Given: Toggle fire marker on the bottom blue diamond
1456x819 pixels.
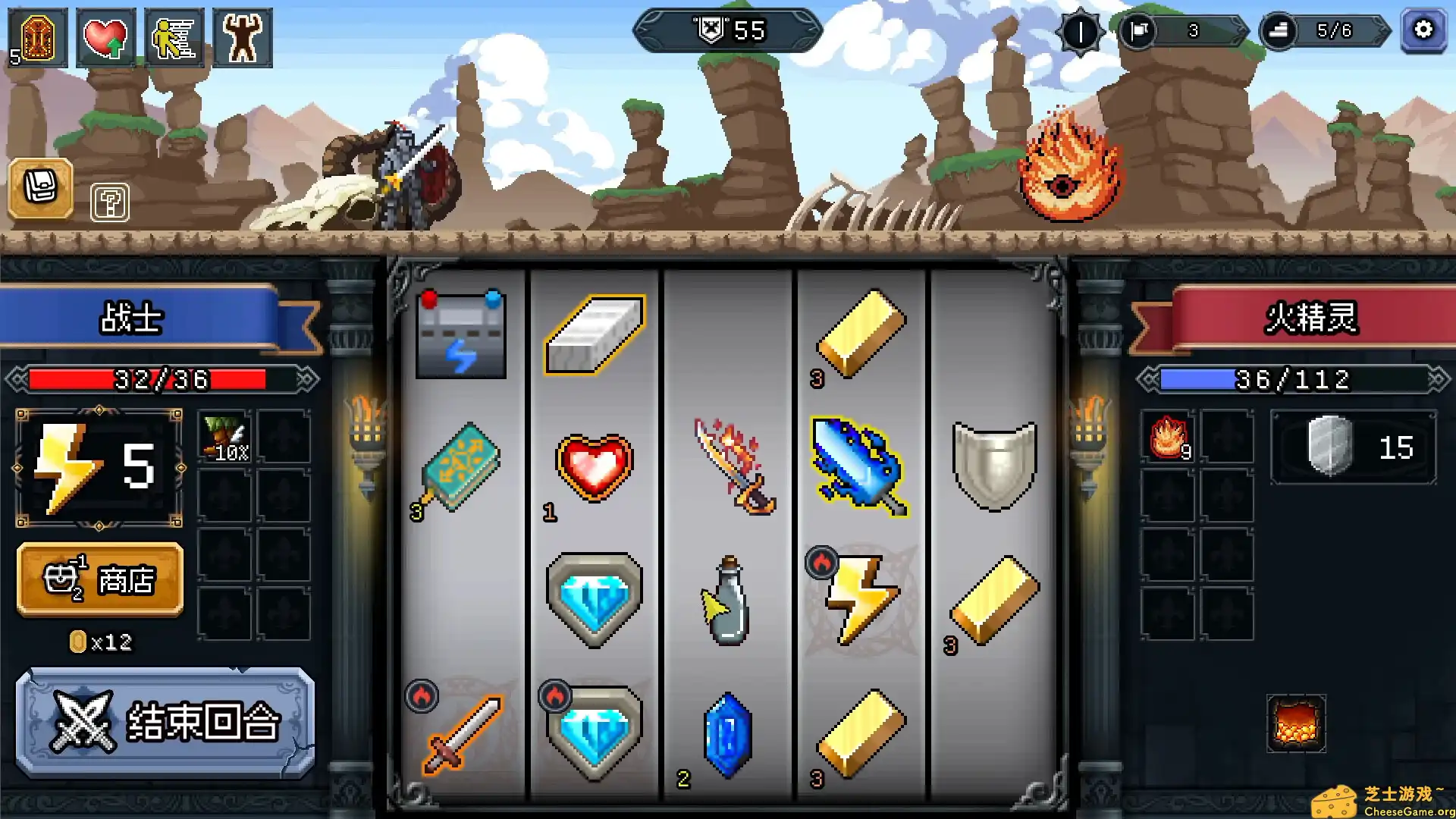Looking at the screenshot, I should click(x=557, y=695).
